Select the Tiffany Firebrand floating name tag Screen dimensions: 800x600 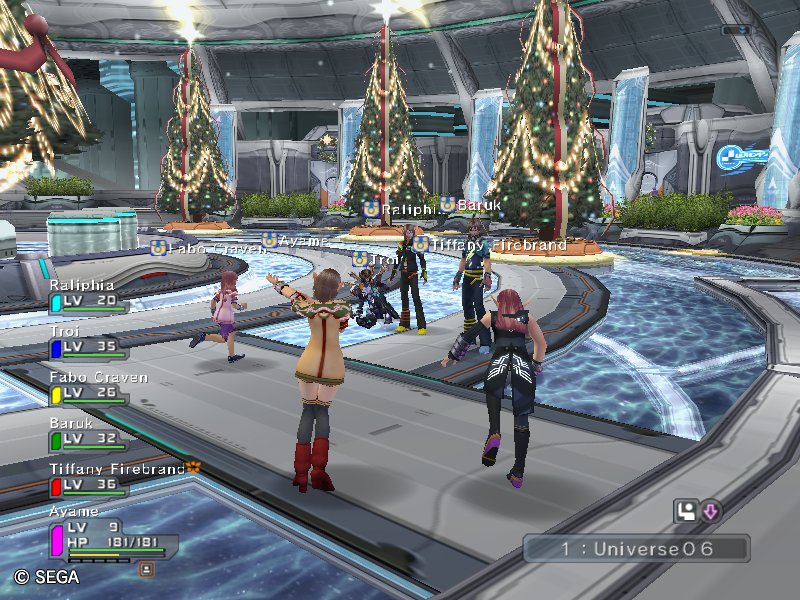[490, 244]
